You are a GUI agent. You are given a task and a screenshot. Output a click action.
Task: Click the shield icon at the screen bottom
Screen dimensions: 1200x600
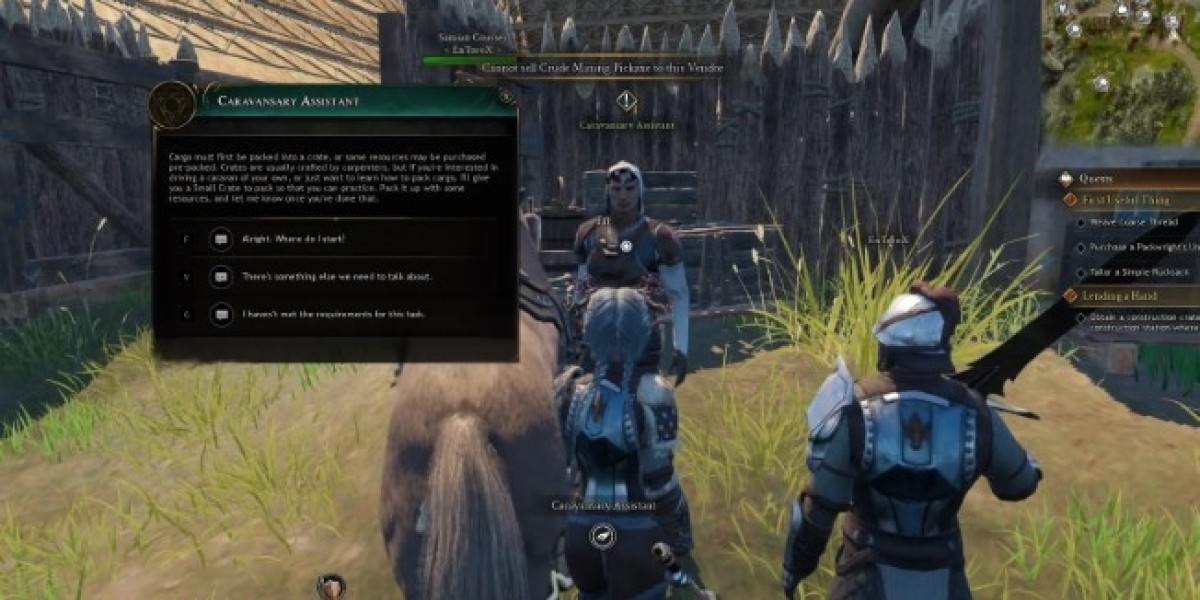[x=331, y=586]
